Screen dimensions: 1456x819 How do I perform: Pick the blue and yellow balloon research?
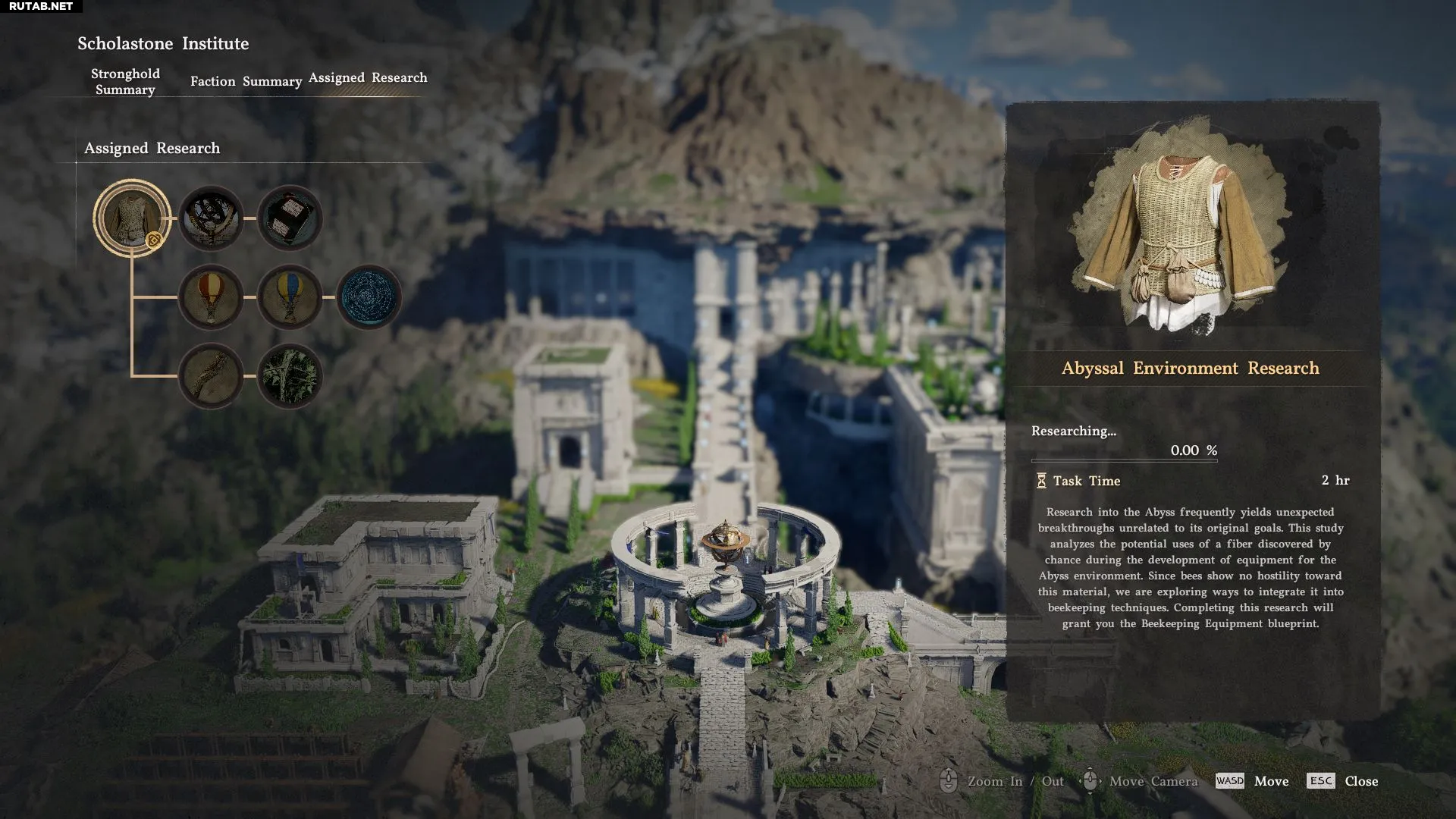[290, 297]
